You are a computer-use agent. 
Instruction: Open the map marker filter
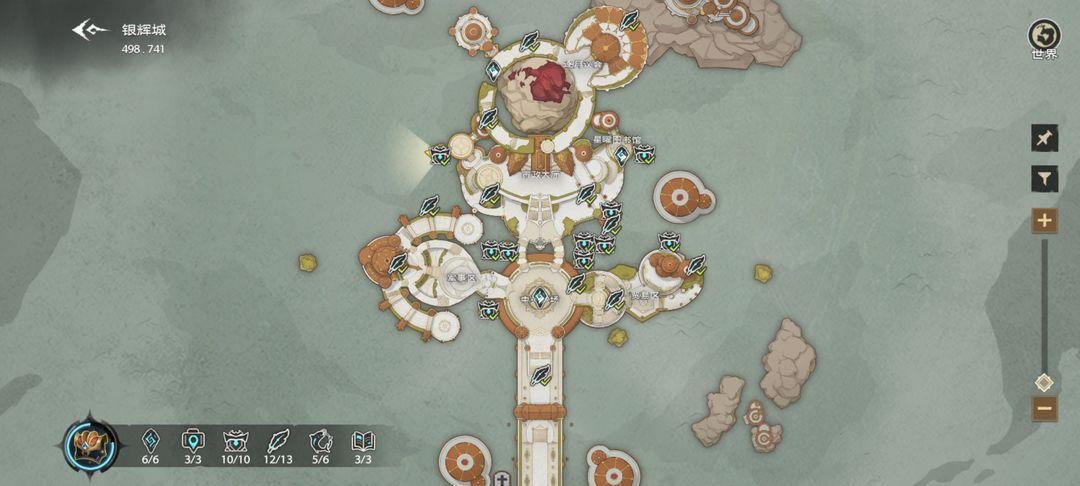(x=1044, y=179)
